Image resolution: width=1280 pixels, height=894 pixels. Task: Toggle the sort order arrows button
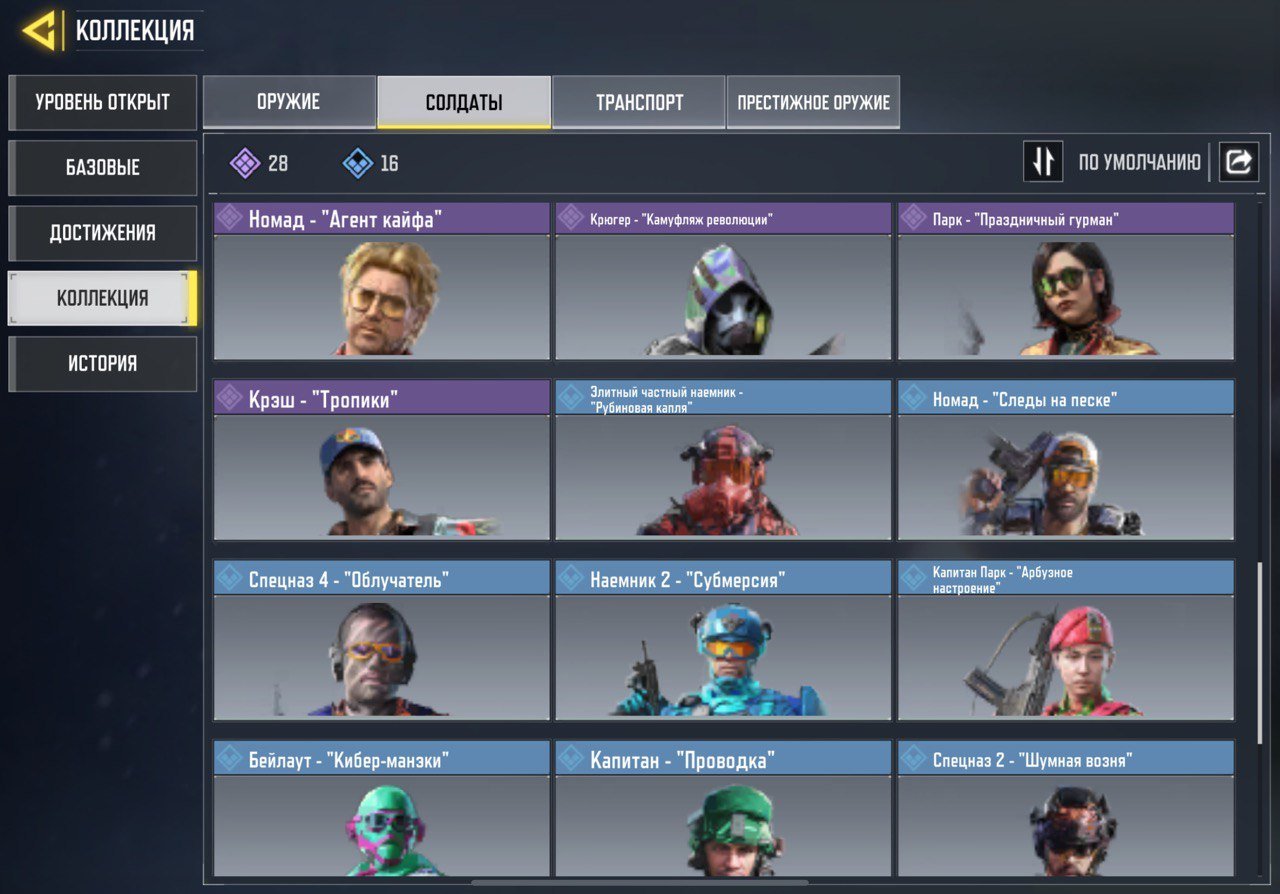[x=1042, y=161]
